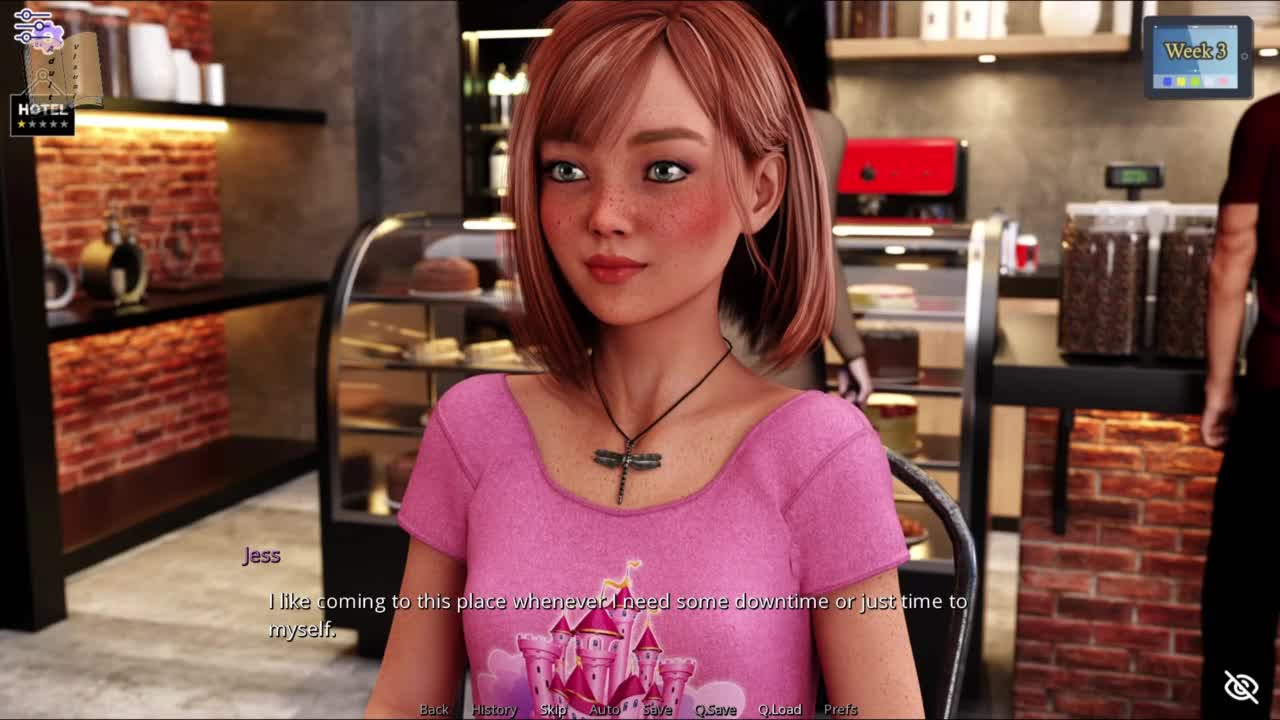Click the Hotel star rating badge
Screen dimensions: 1280x720
[42, 115]
